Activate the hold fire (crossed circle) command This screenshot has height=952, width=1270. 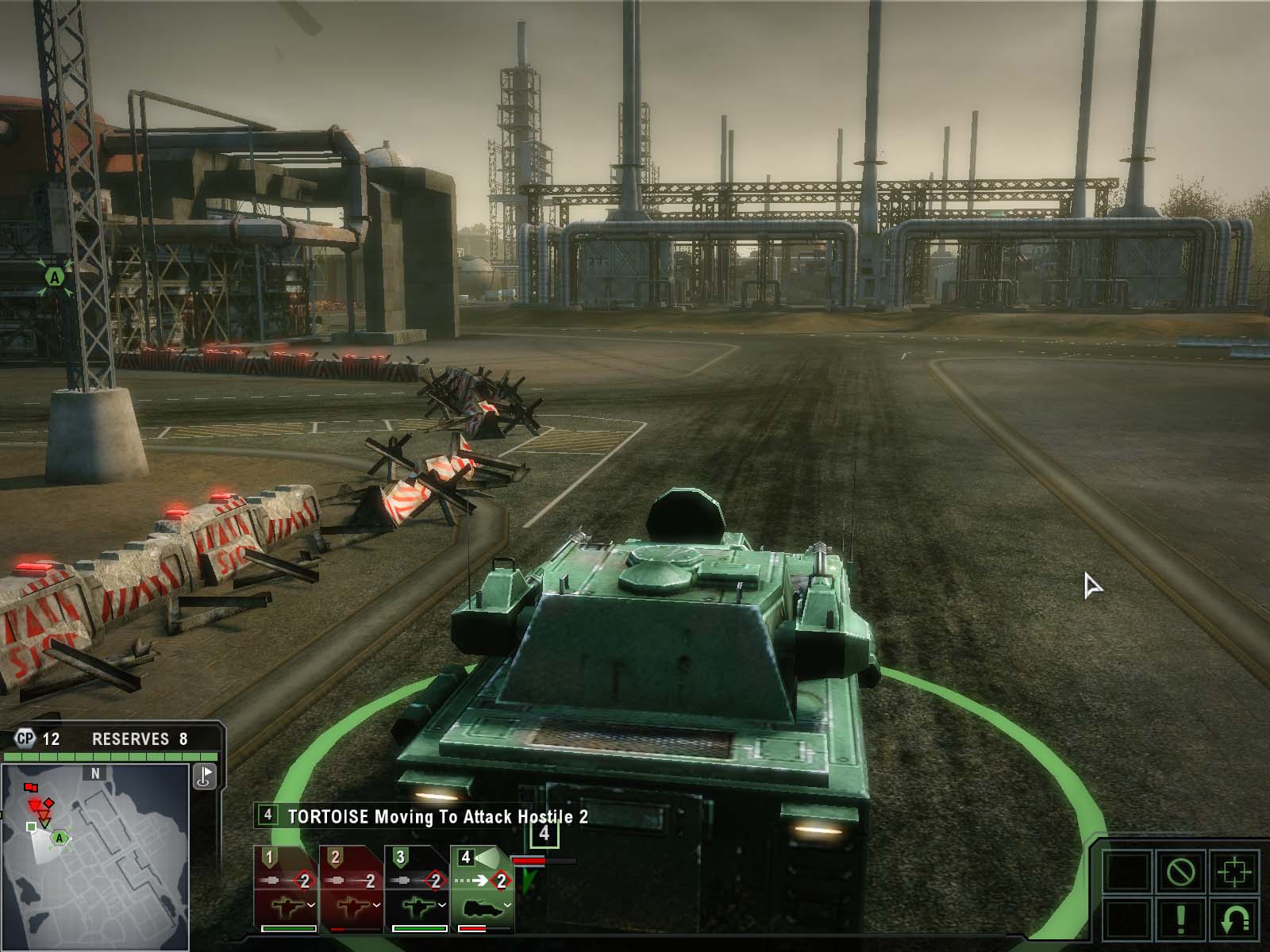[1180, 873]
